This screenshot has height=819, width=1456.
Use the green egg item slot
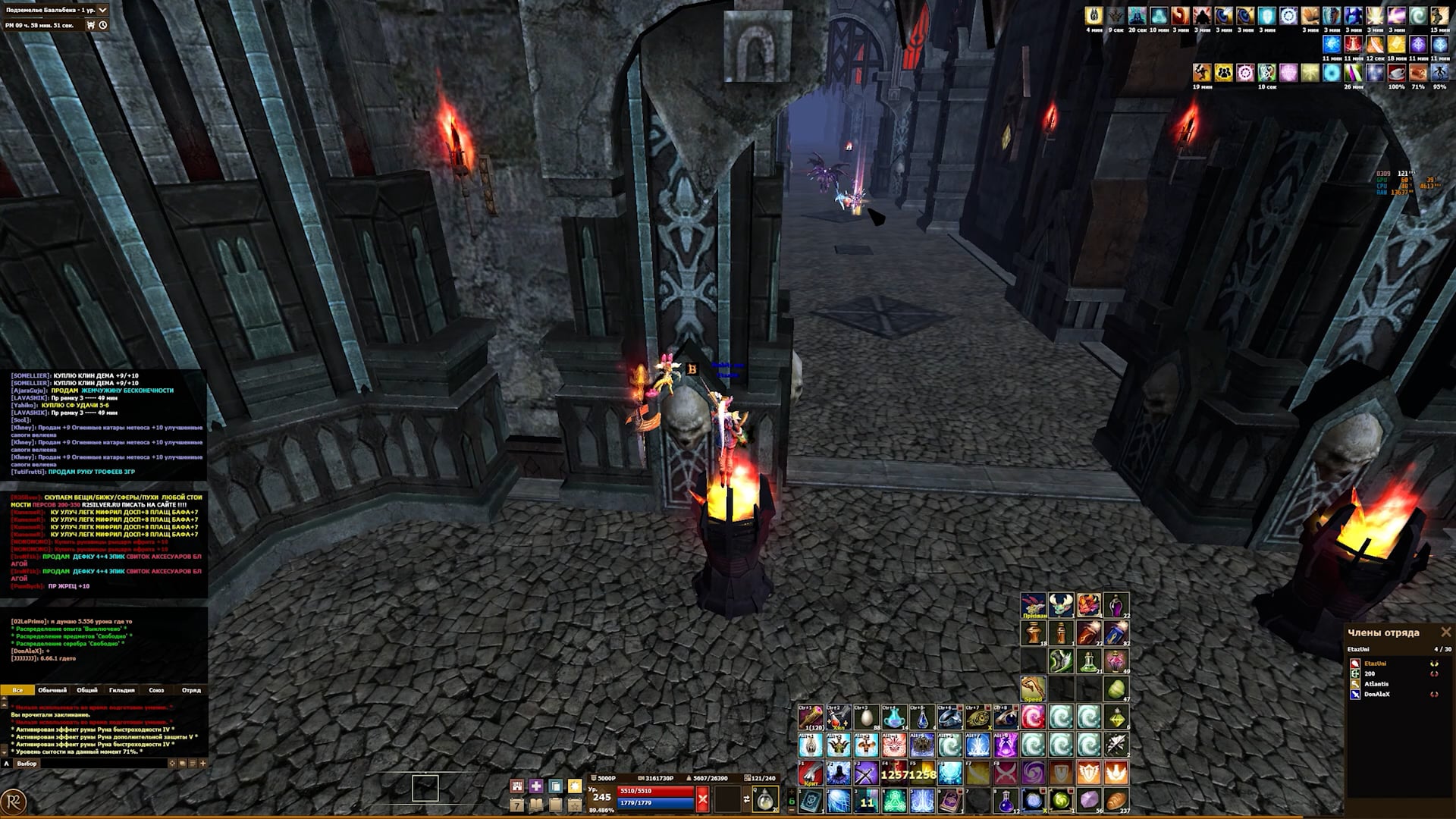(1116, 689)
